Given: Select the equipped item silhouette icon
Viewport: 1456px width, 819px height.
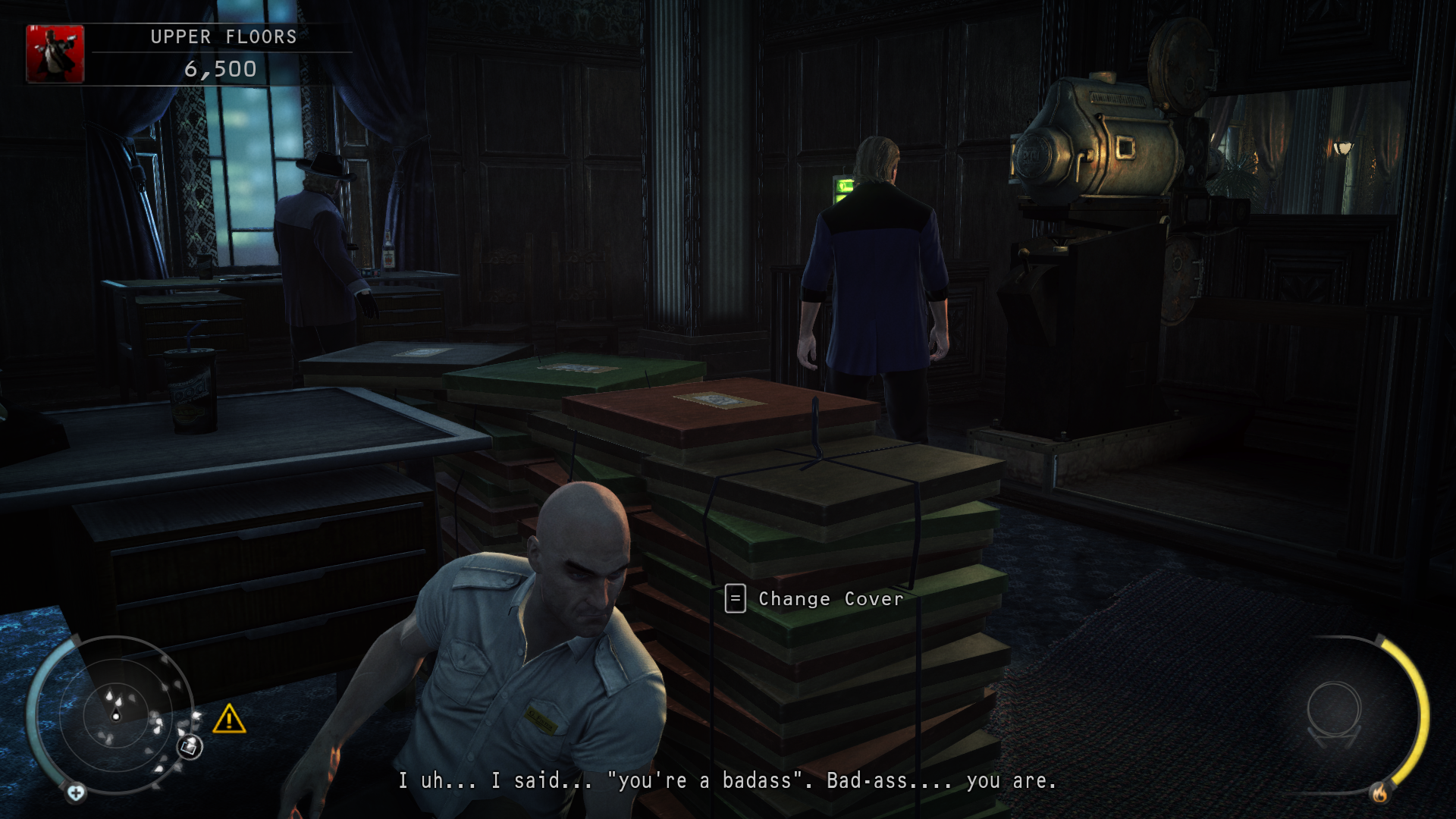Looking at the screenshot, I should tap(1333, 714).
